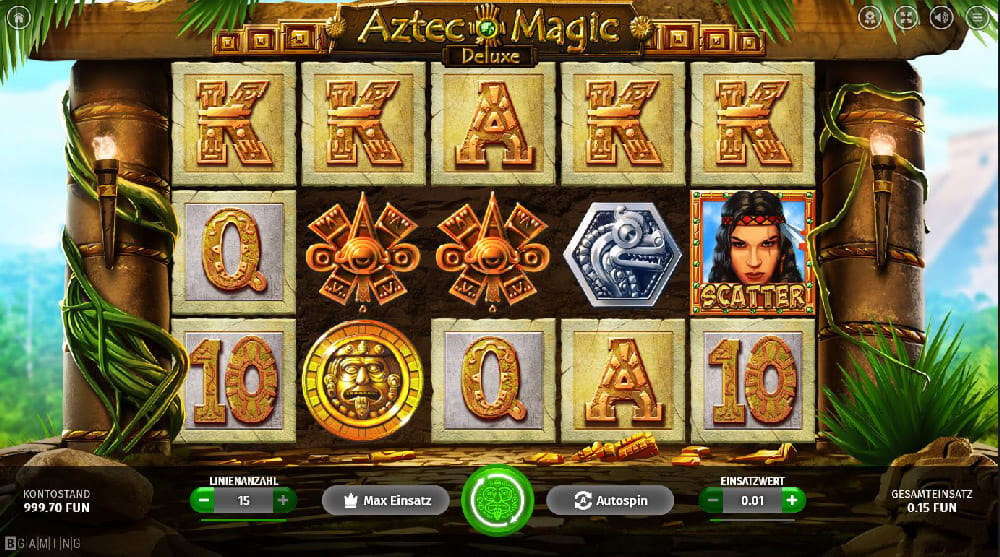The image size is (1000, 557).
Task: Mute the game sound
Action: point(941,17)
